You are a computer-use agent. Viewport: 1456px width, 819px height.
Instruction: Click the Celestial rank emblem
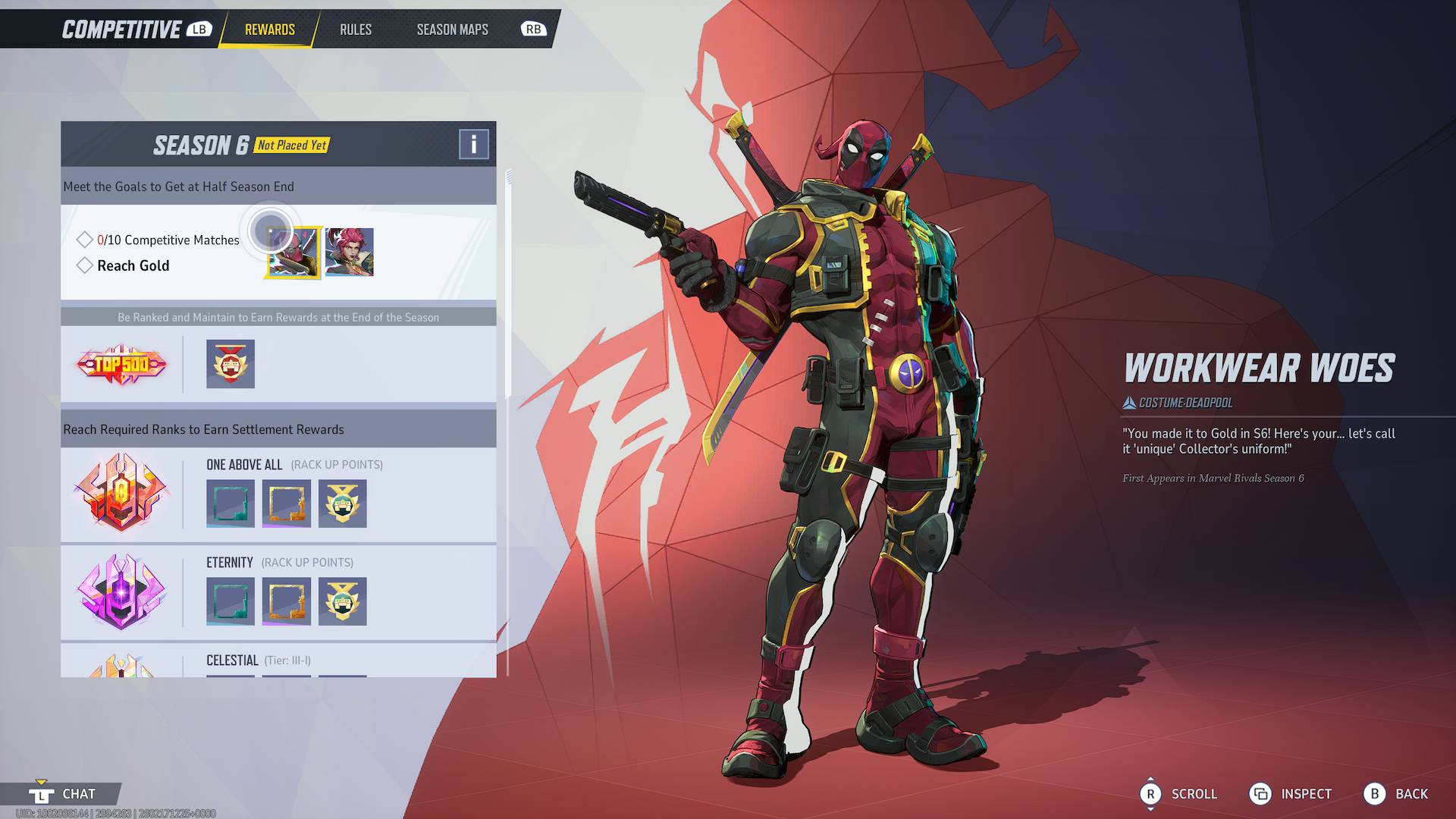(121, 666)
